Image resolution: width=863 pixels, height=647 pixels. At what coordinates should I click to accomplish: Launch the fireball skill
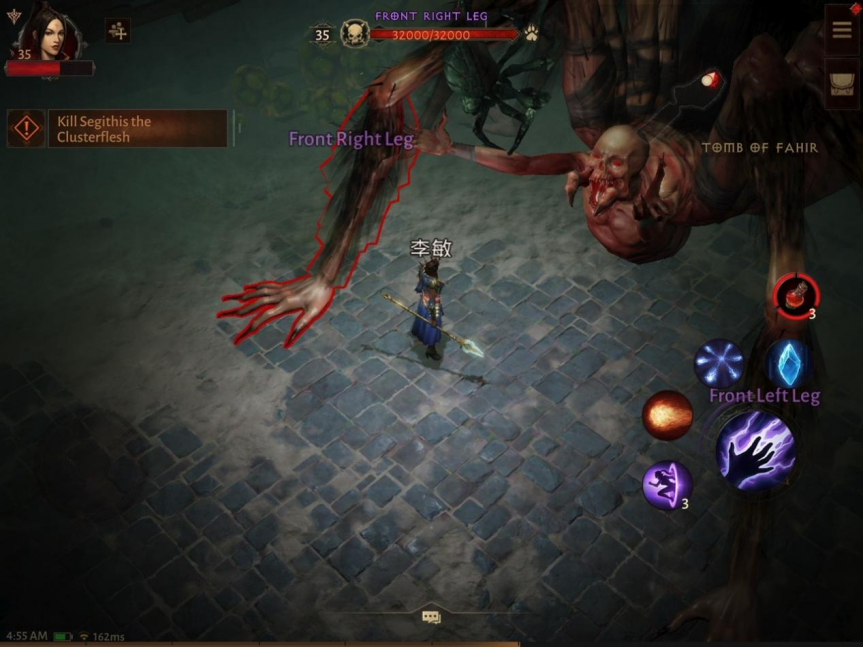point(667,415)
